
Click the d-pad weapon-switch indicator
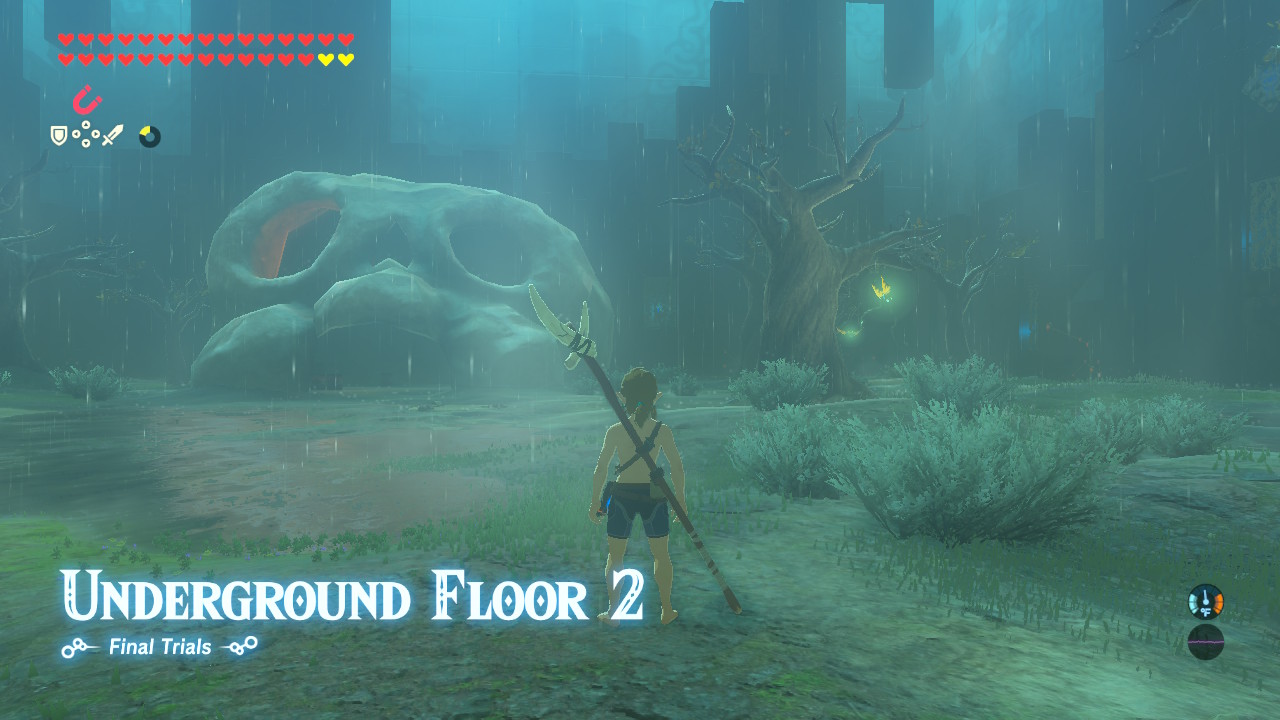(x=86, y=134)
